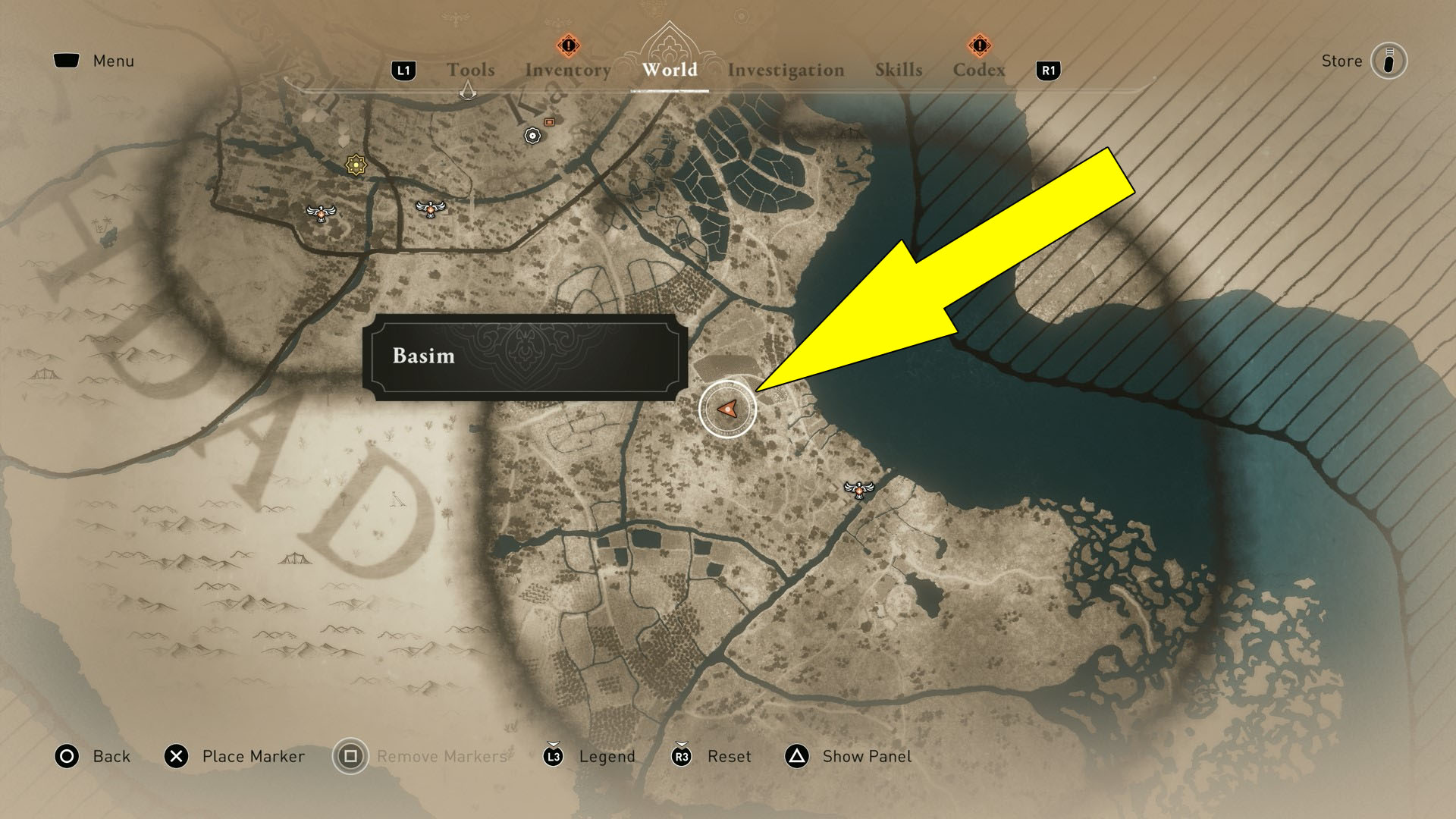Open the gear-shaped objective icon at top

pos(533,134)
